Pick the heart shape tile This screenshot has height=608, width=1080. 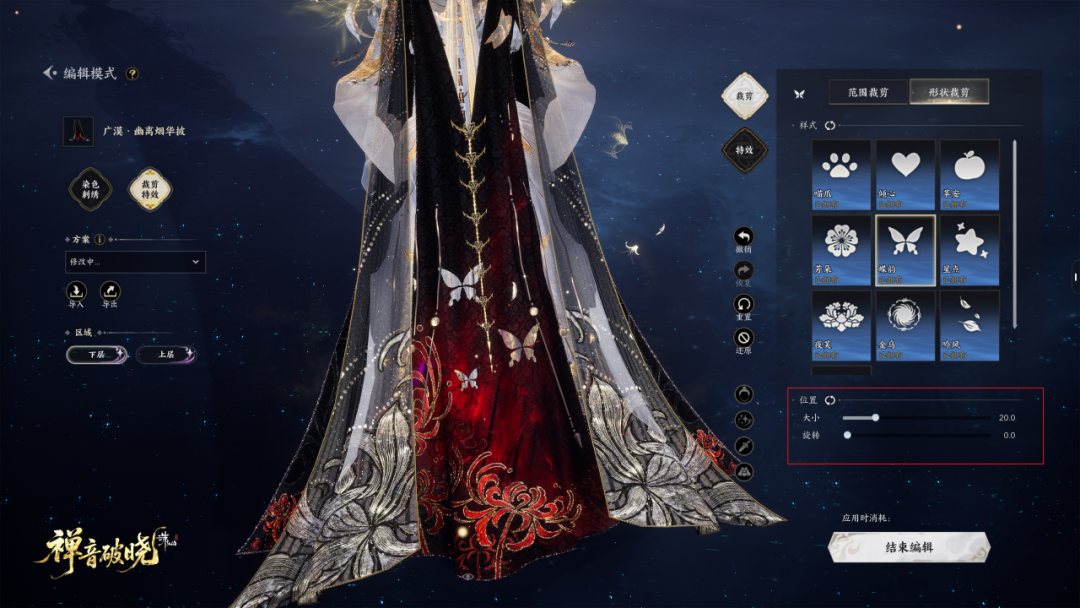(905, 170)
